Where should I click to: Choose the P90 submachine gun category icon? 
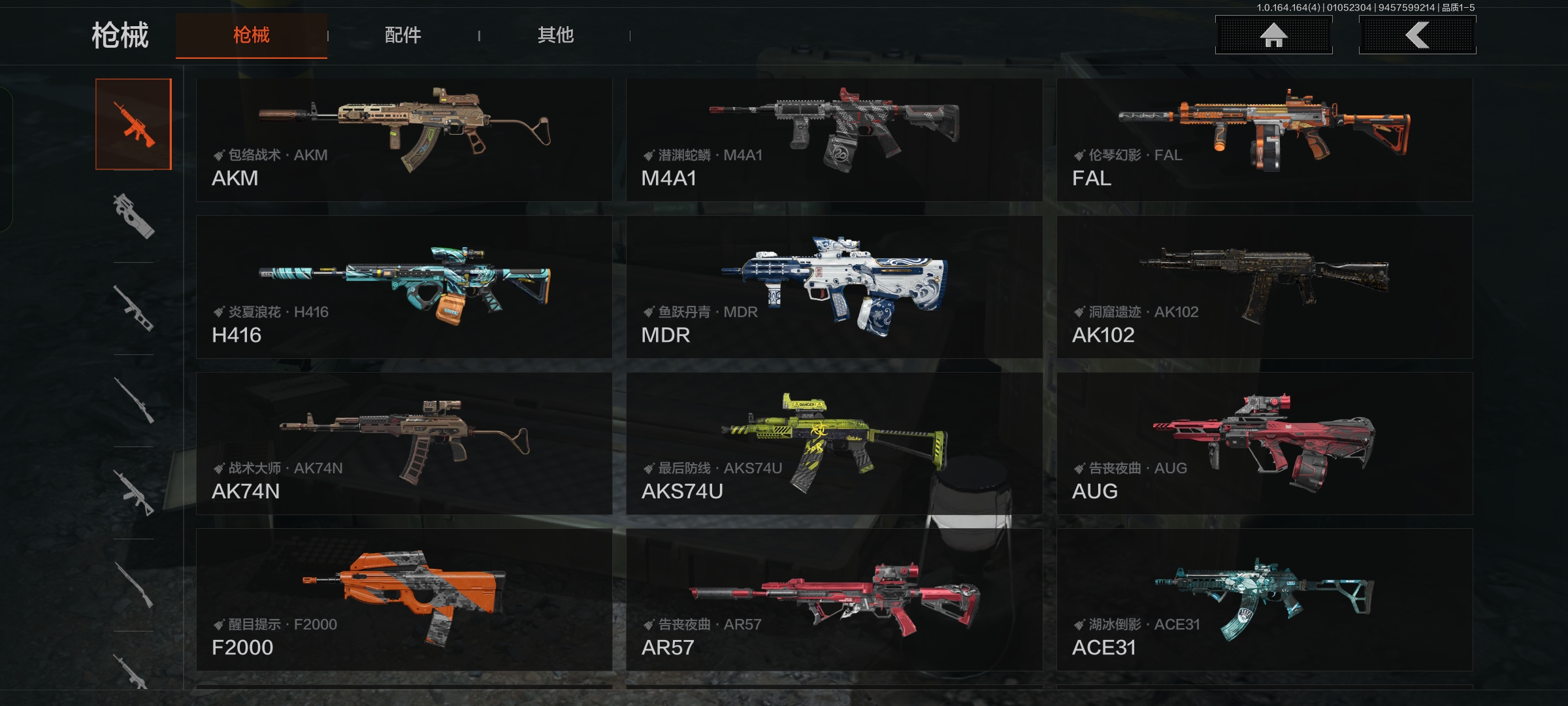click(134, 216)
